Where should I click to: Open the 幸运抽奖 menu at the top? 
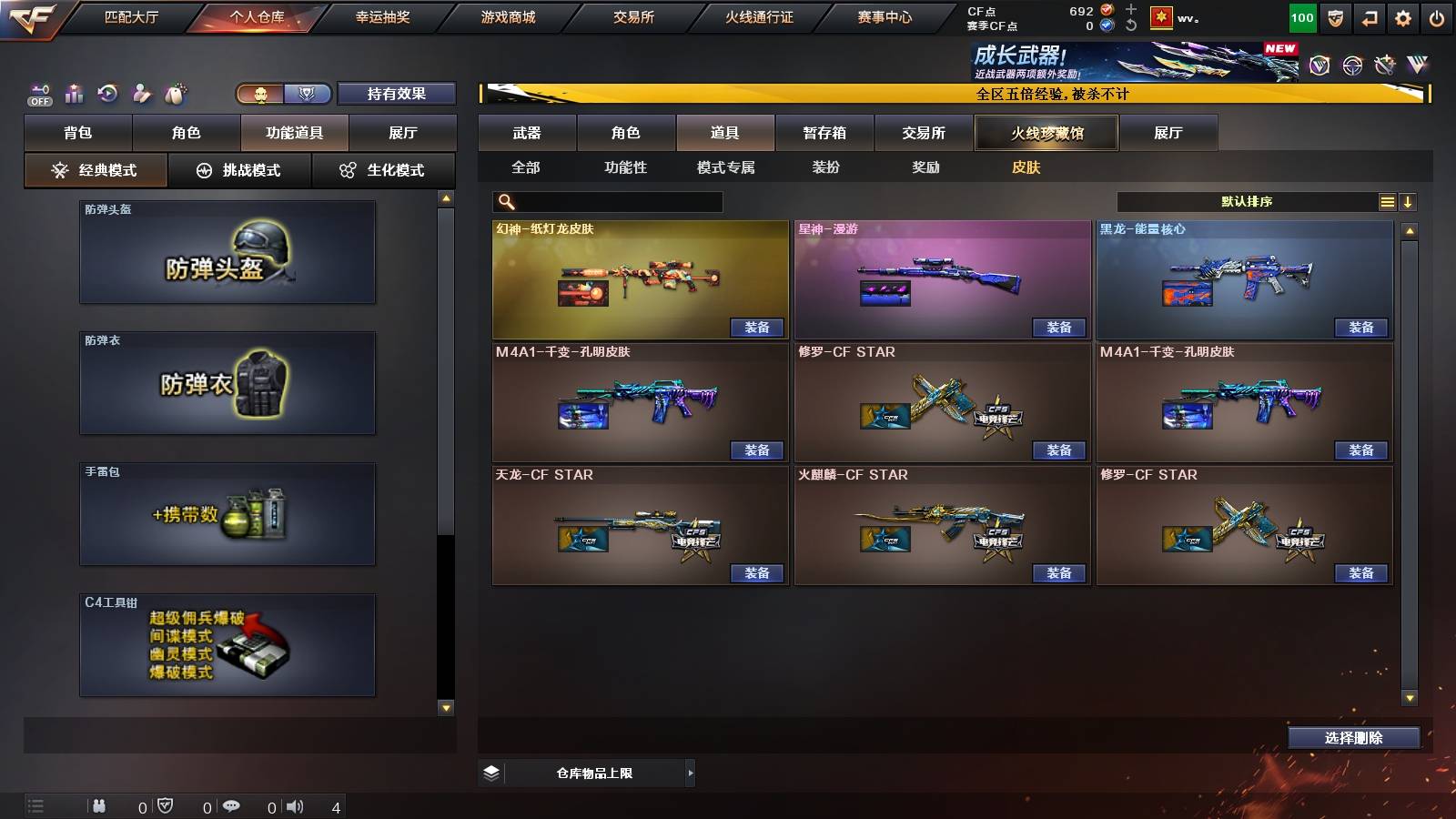382,16
